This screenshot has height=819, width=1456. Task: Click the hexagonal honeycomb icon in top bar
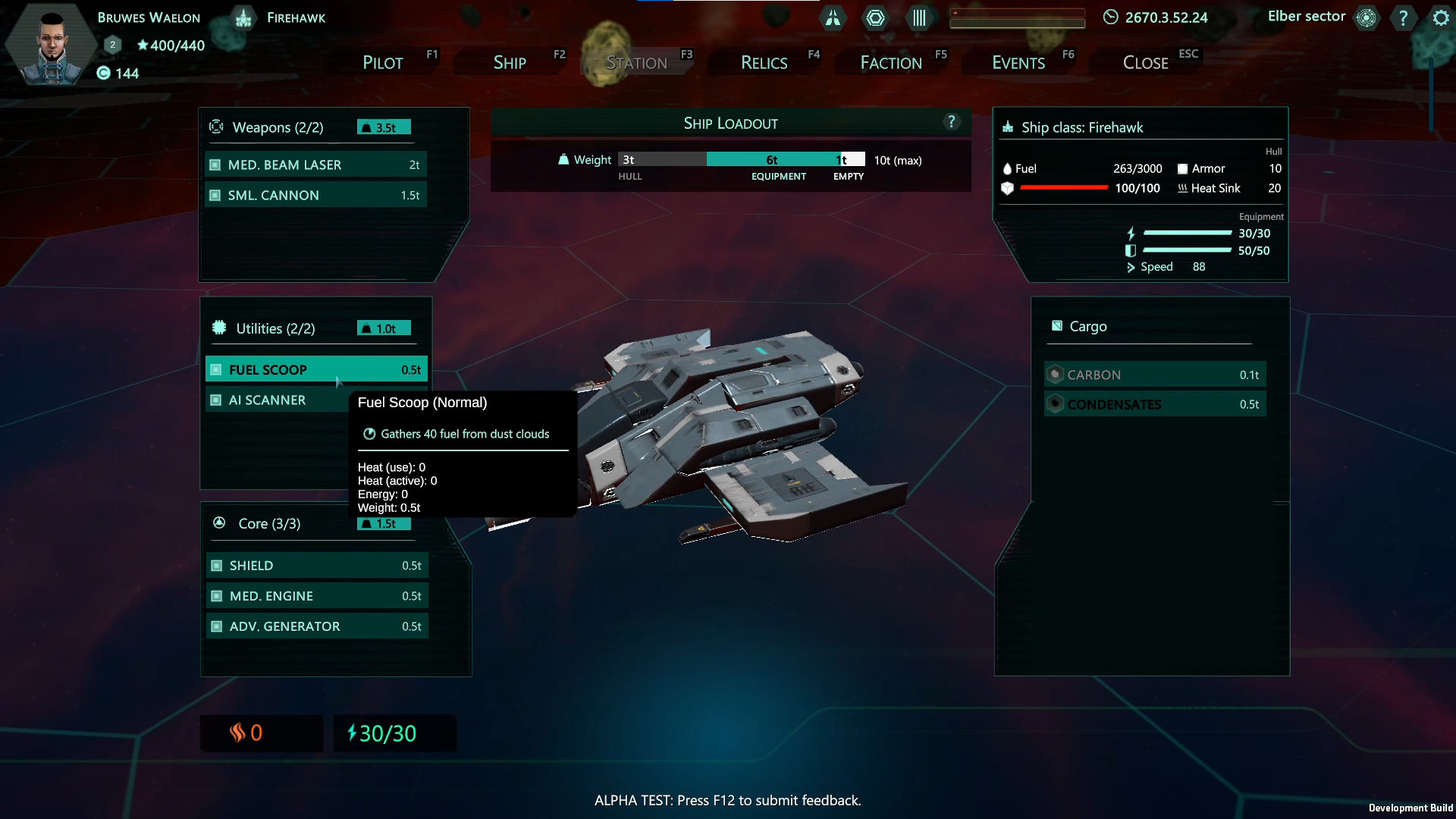point(876,17)
